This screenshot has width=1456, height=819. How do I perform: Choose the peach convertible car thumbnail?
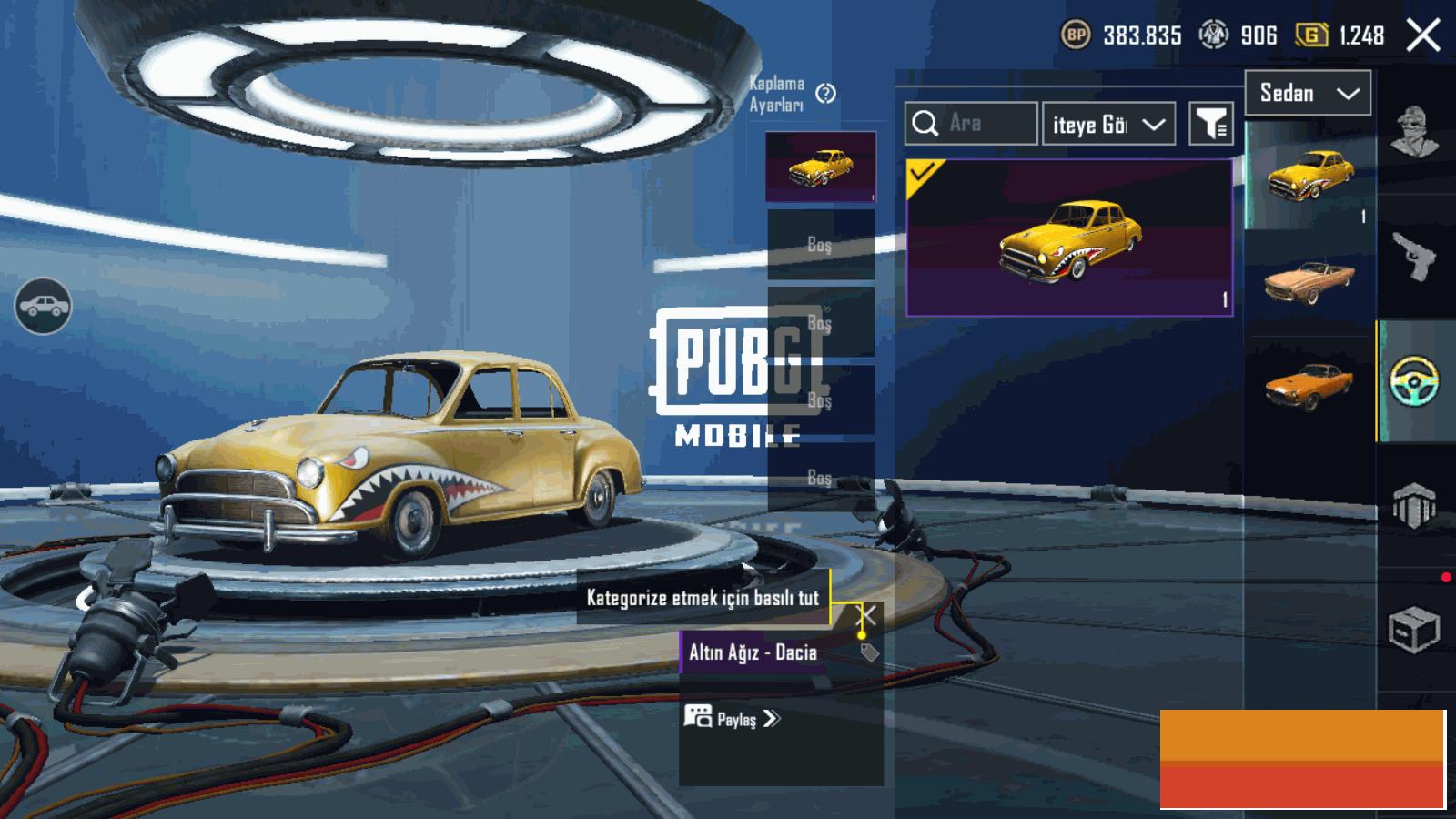point(1308,282)
